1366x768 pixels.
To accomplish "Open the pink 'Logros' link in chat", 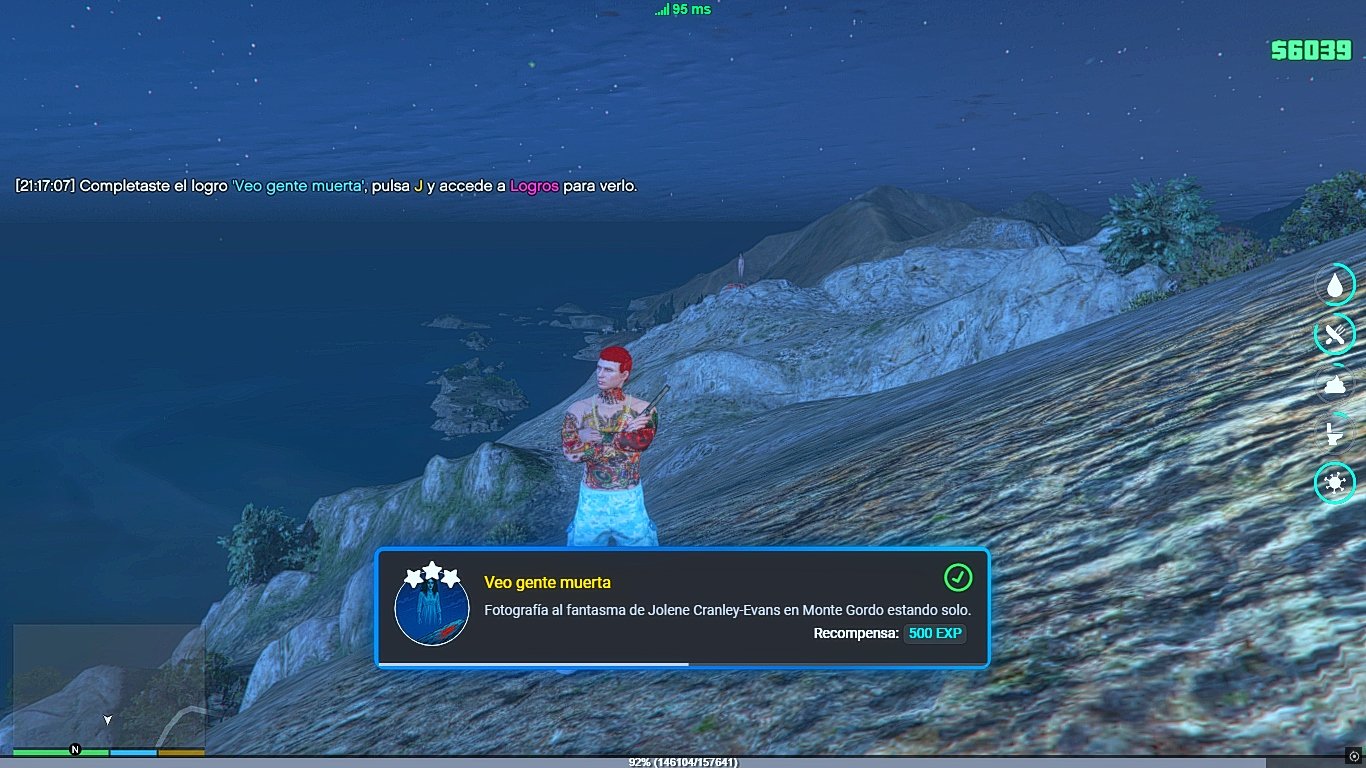I will click(x=534, y=186).
